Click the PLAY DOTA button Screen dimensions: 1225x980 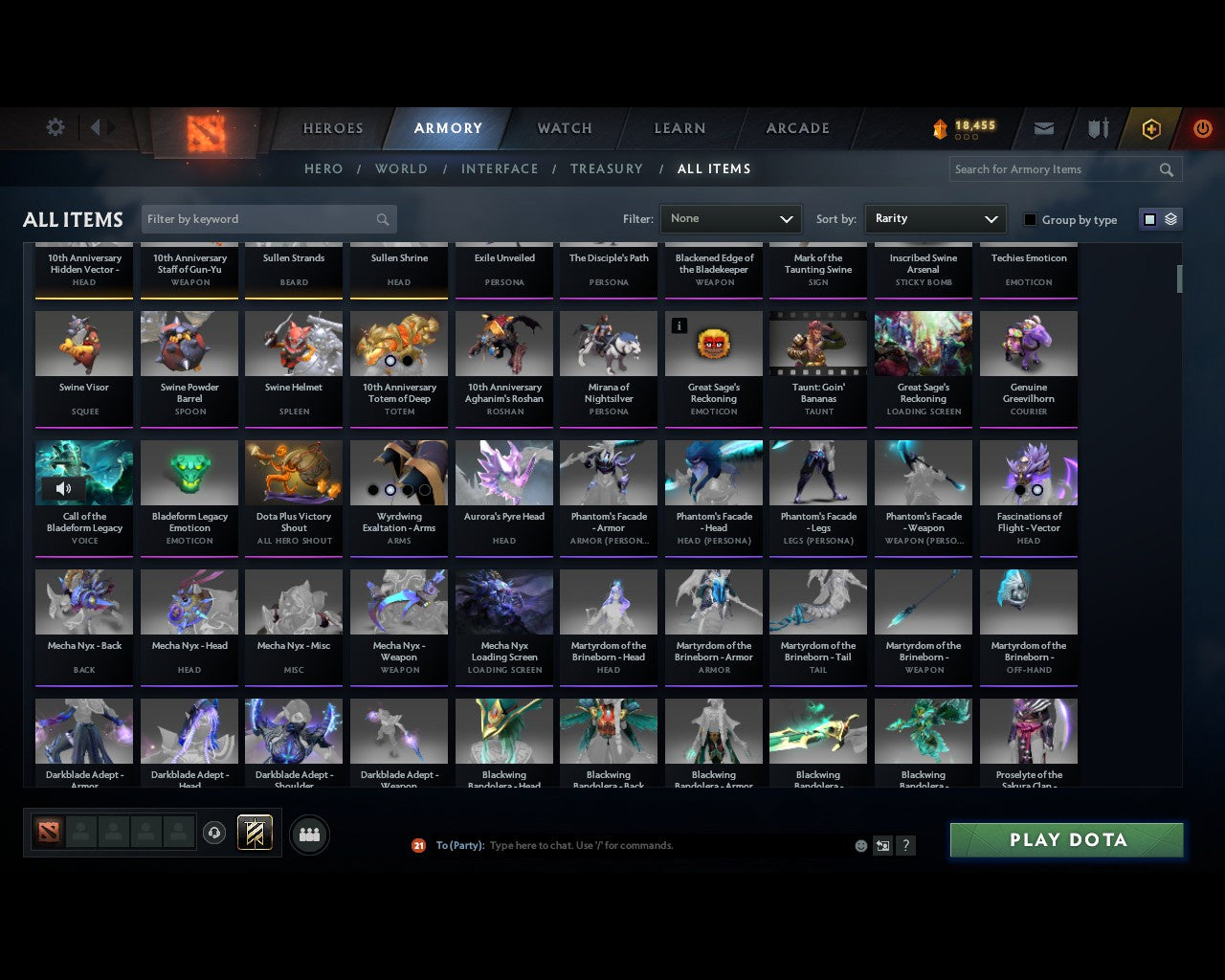tap(1065, 839)
